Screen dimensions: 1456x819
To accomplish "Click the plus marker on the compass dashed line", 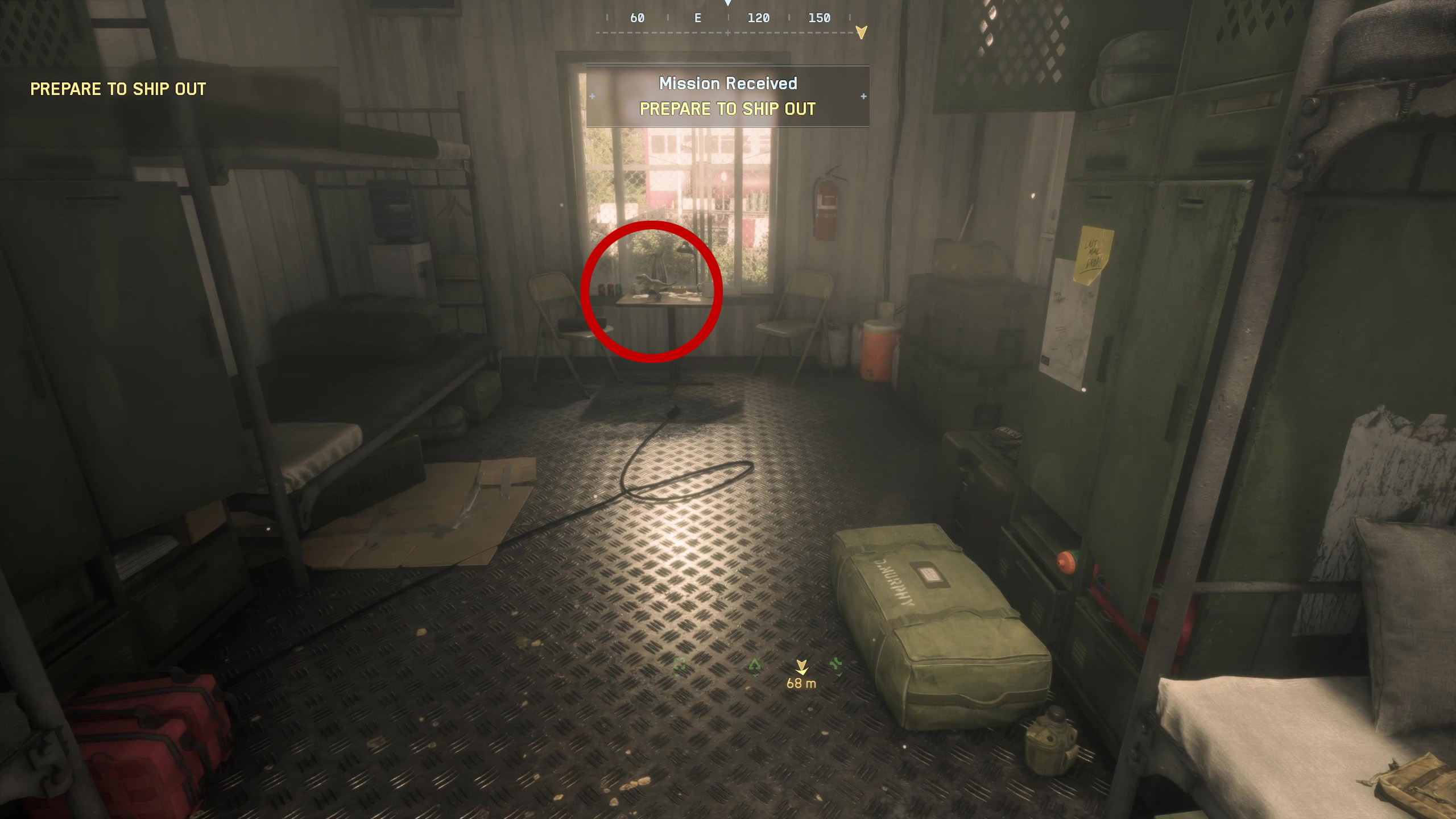I will 728,33.
